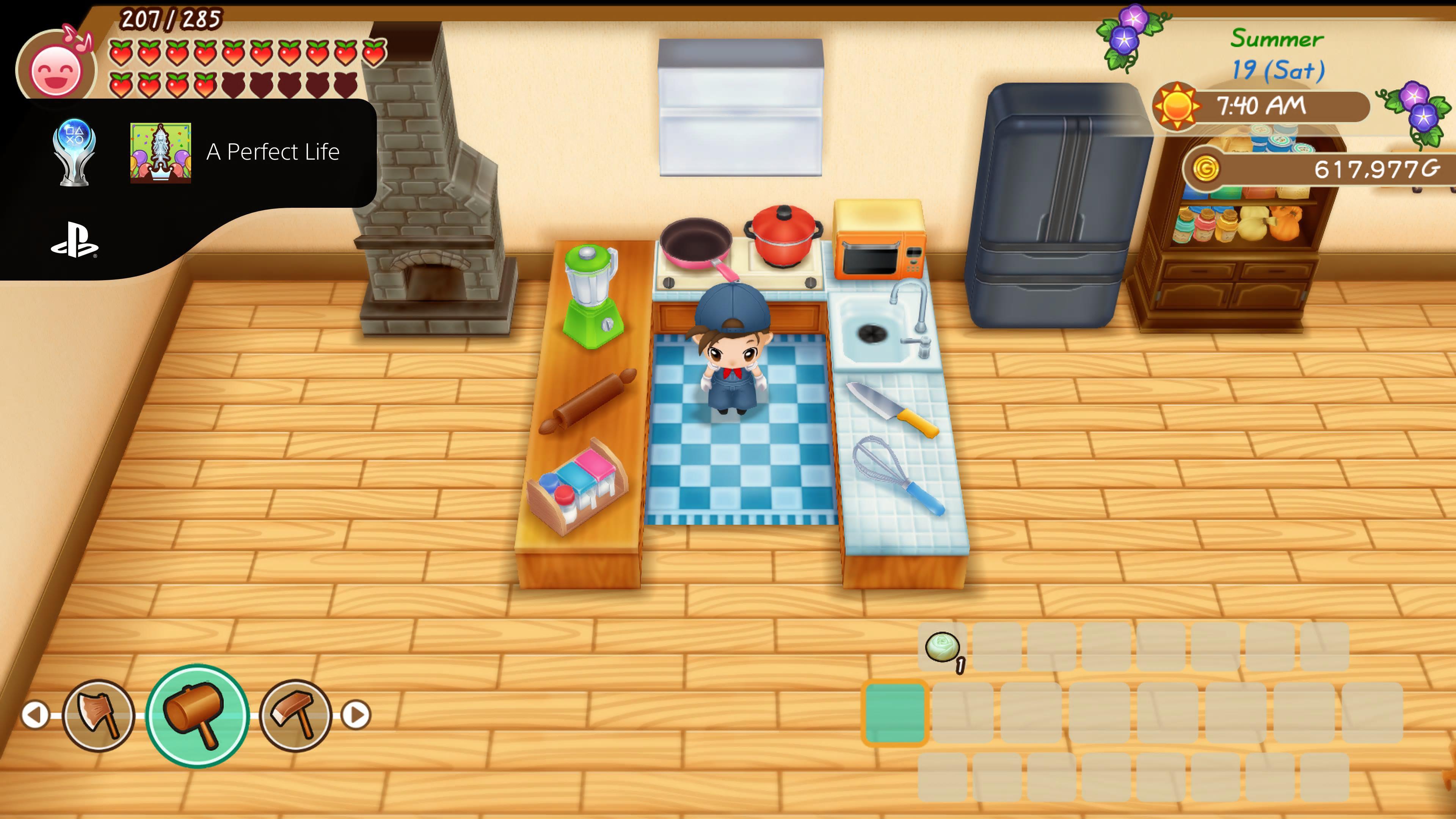Image resolution: width=1456 pixels, height=819 pixels.
Task: Click the 'A Perfect Life' trophy text
Action: point(273,152)
